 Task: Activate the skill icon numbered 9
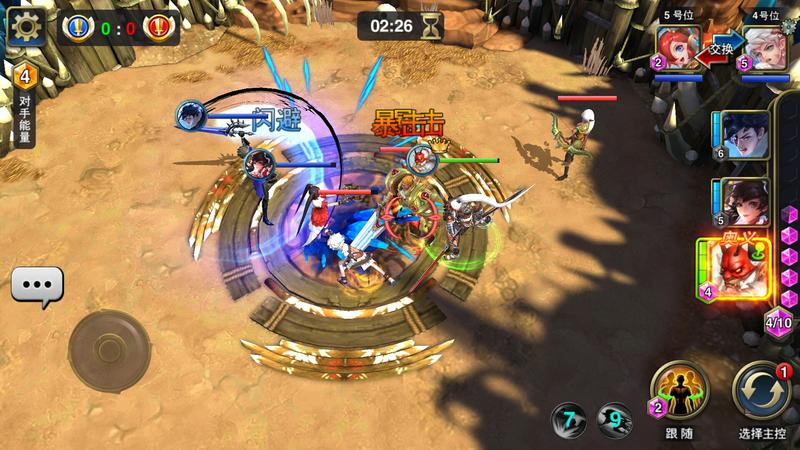[x=614, y=420]
